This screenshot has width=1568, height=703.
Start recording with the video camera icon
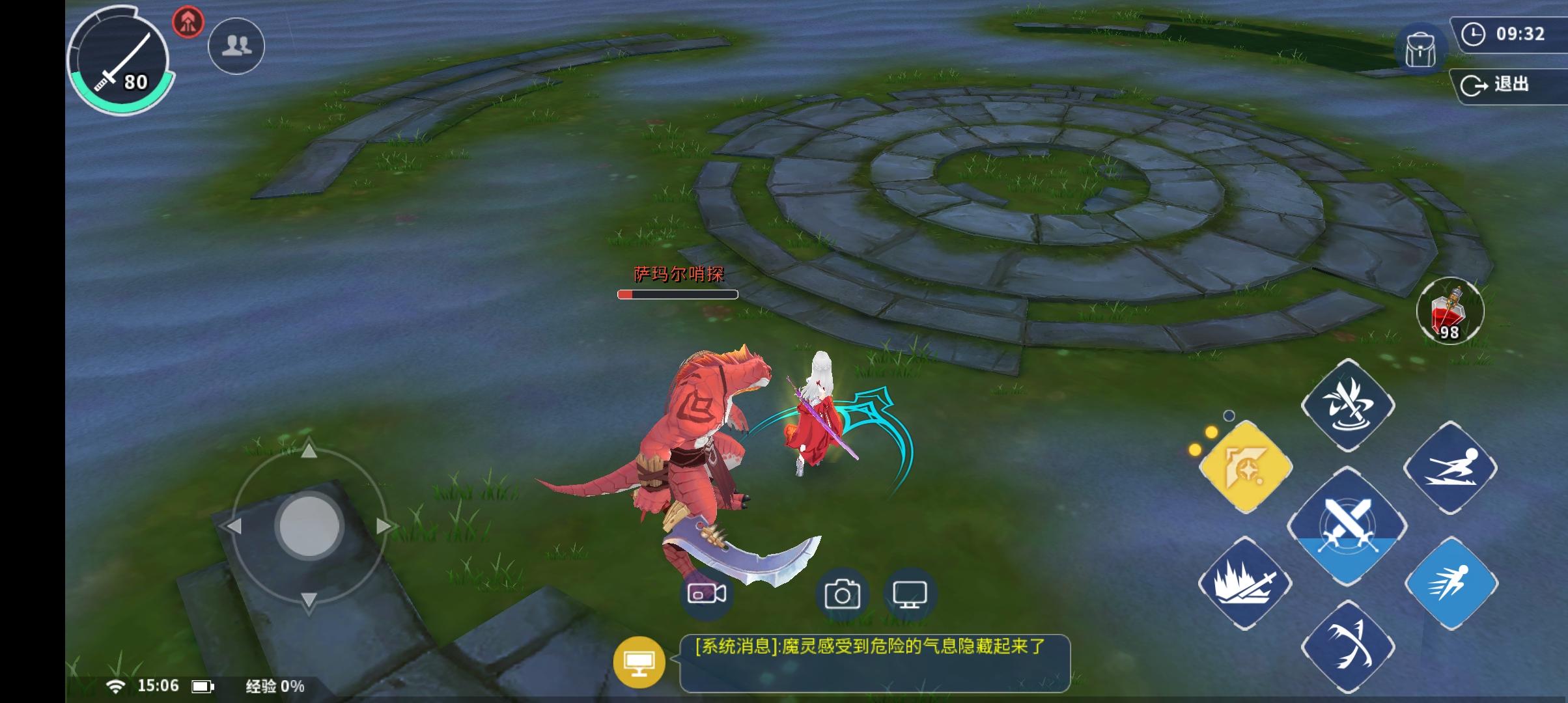tap(706, 593)
